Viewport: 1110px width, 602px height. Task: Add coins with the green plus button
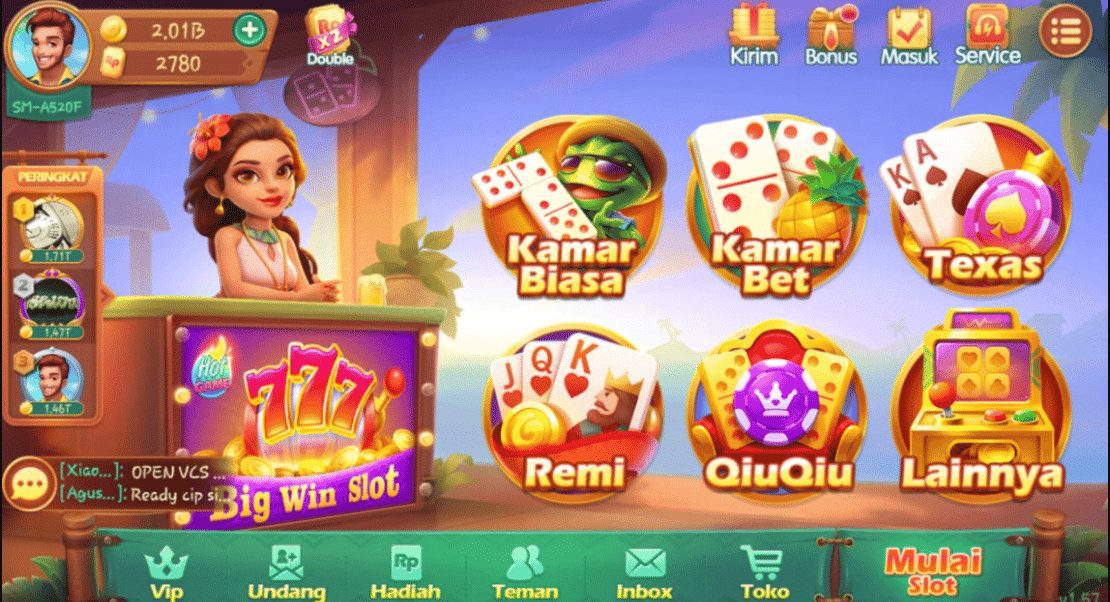[x=248, y=29]
